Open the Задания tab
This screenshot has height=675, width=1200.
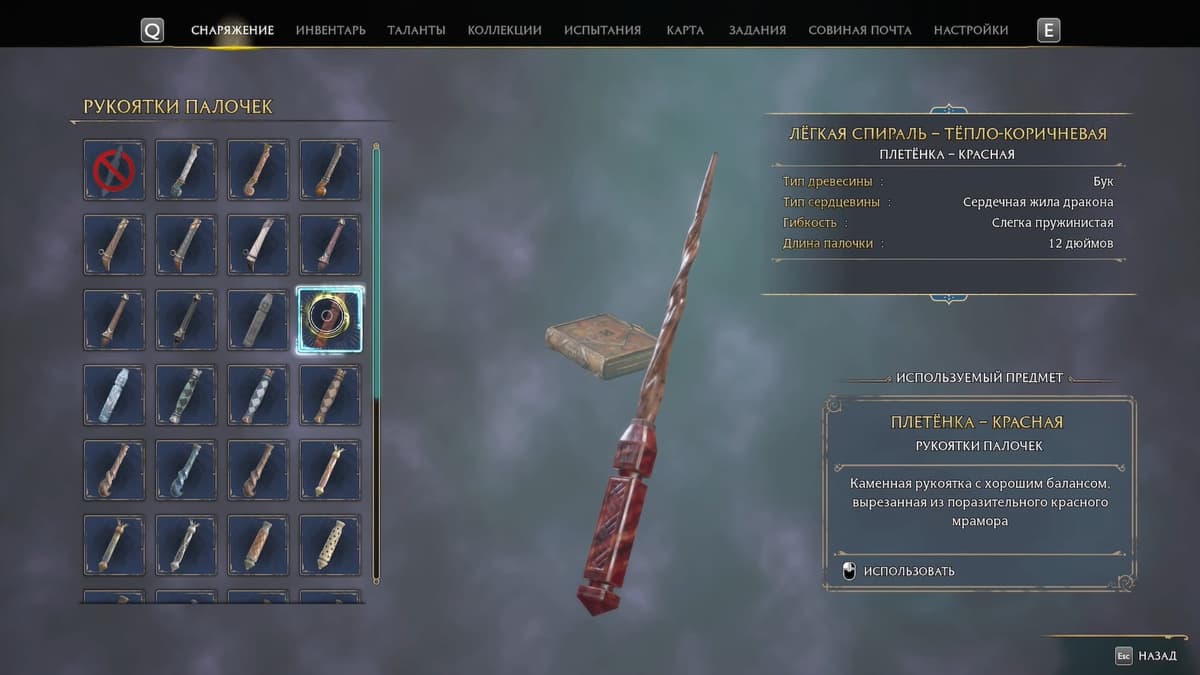(757, 30)
